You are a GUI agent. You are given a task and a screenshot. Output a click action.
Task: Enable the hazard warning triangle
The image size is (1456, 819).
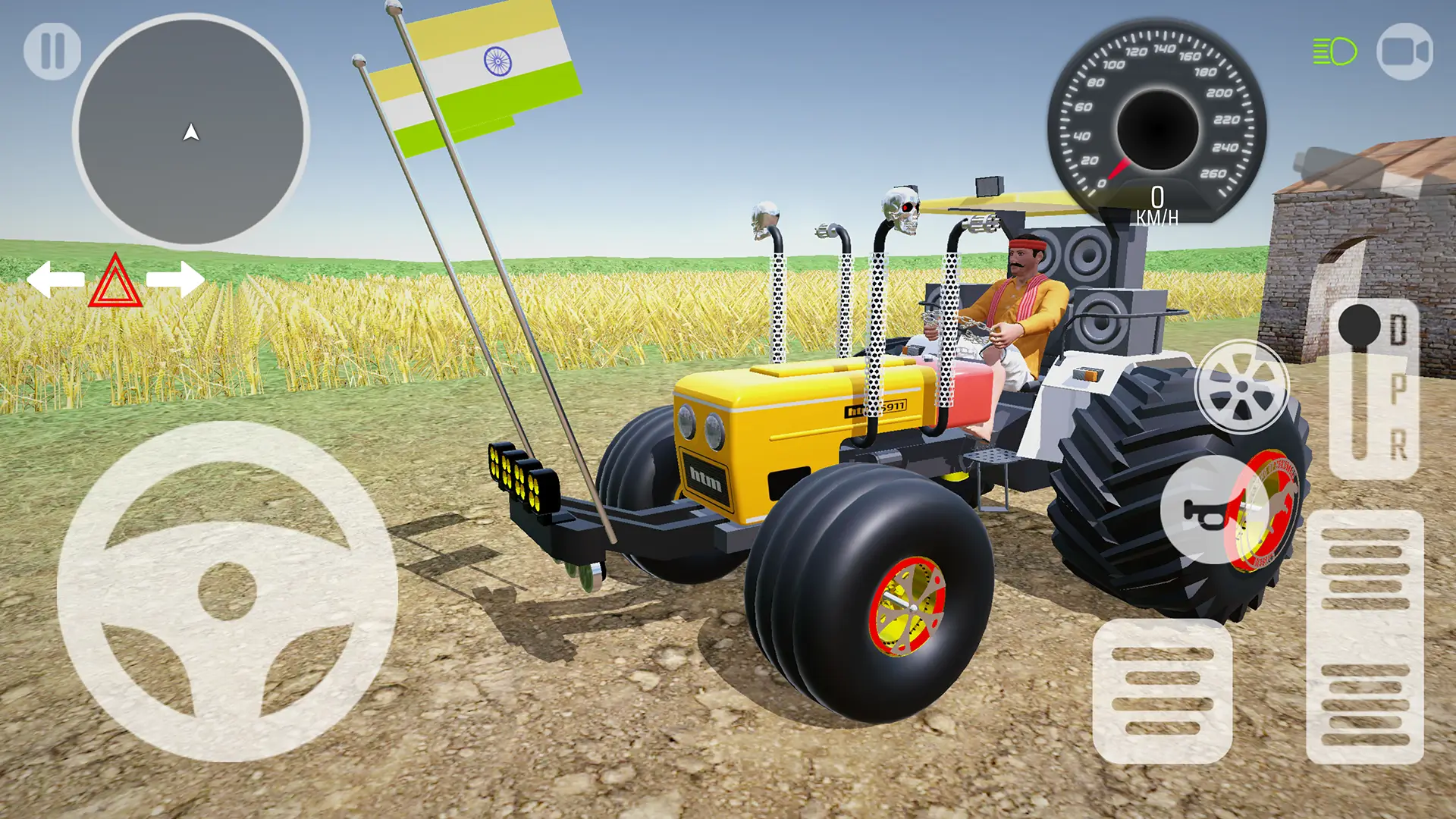pos(115,283)
